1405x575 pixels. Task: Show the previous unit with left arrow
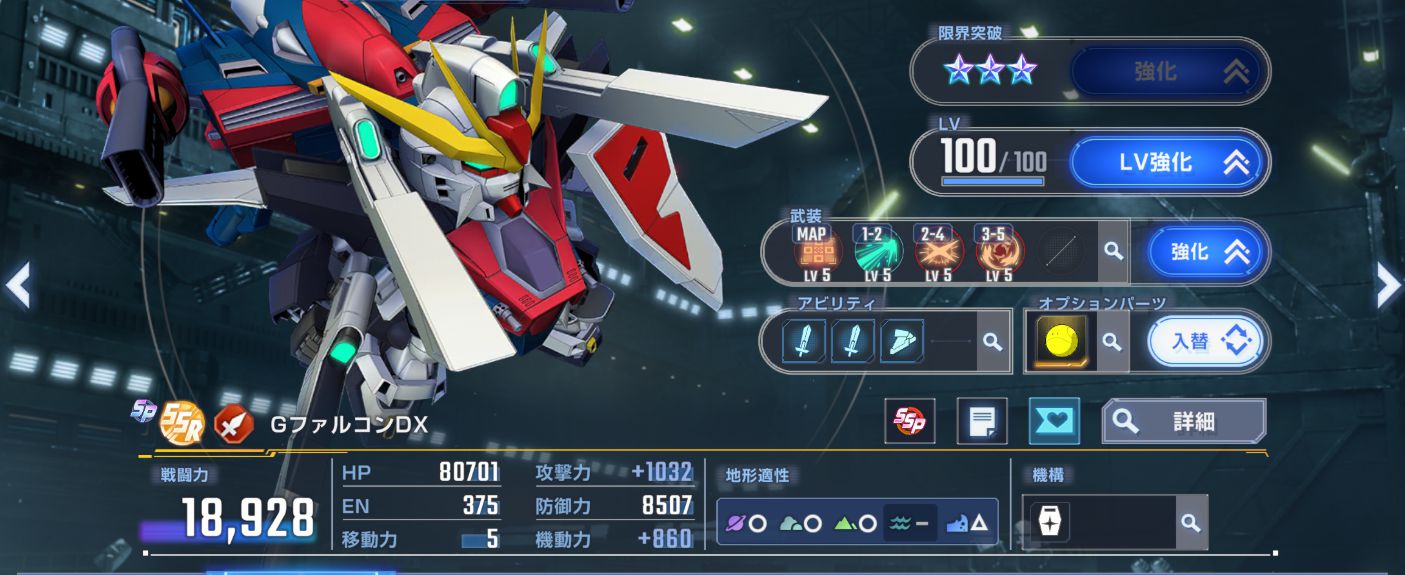[x=17, y=287]
